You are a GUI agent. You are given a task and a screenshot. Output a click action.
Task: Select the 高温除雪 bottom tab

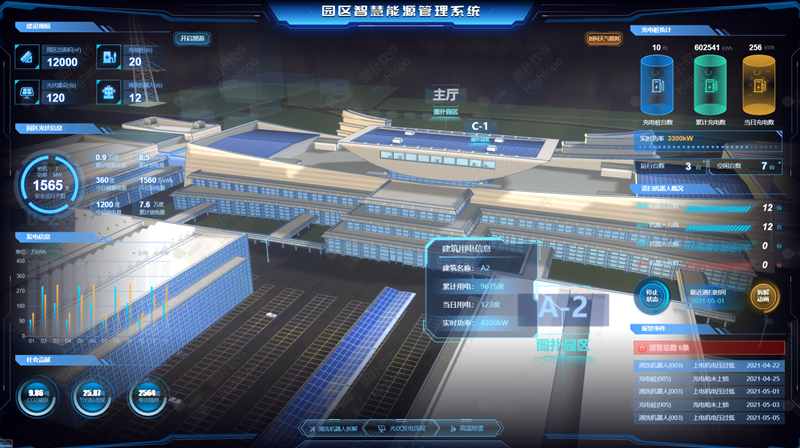point(467,428)
